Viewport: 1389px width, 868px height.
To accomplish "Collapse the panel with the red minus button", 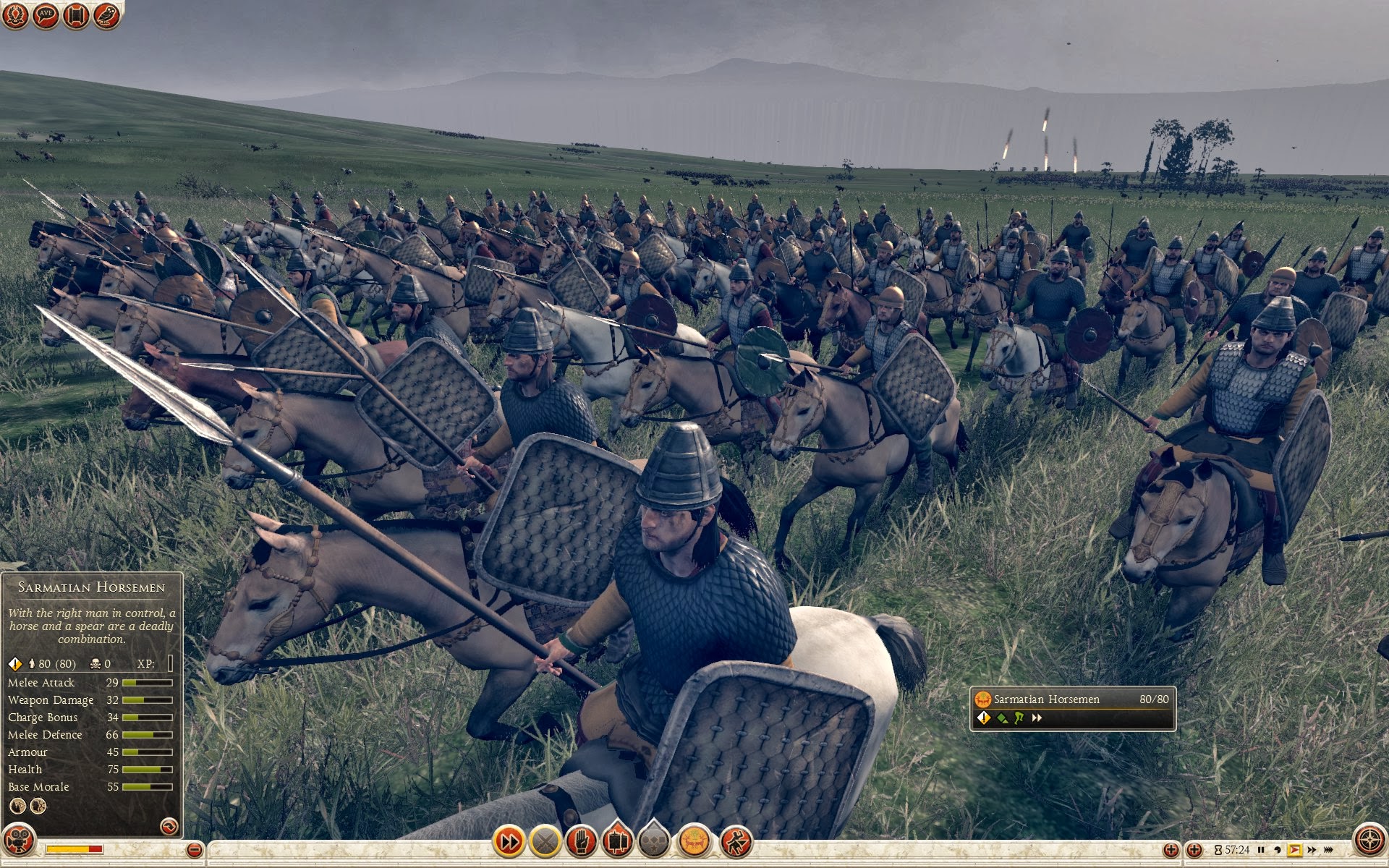I will point(194,850).
